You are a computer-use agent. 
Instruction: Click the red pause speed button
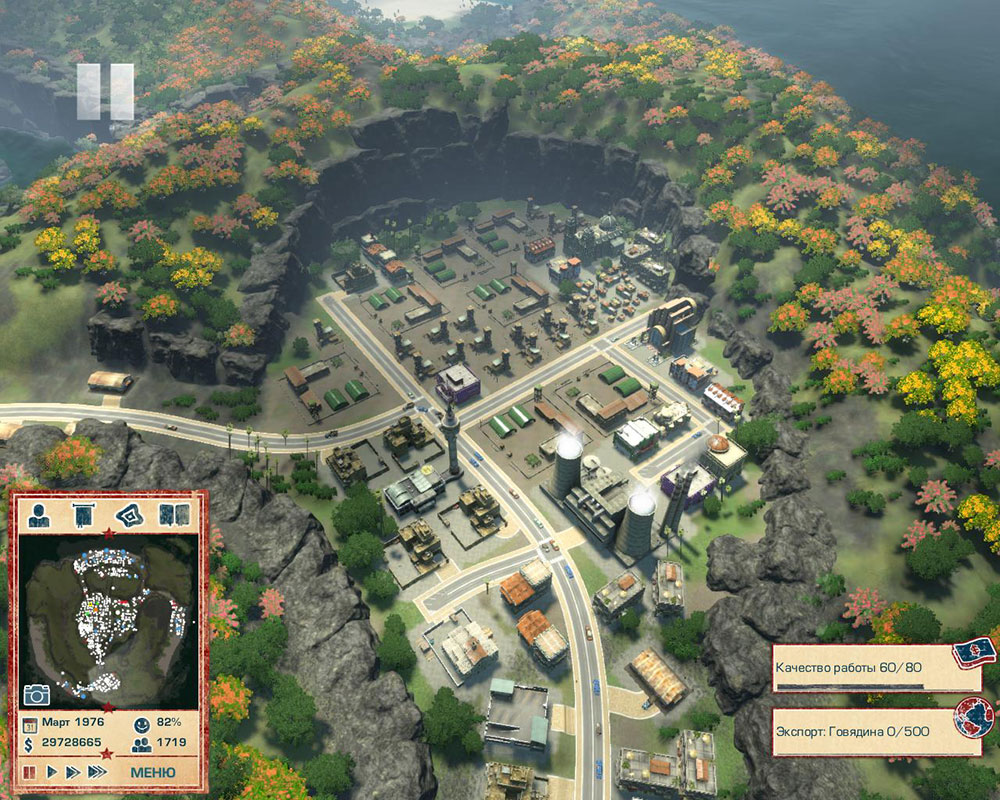click(29, 773)
